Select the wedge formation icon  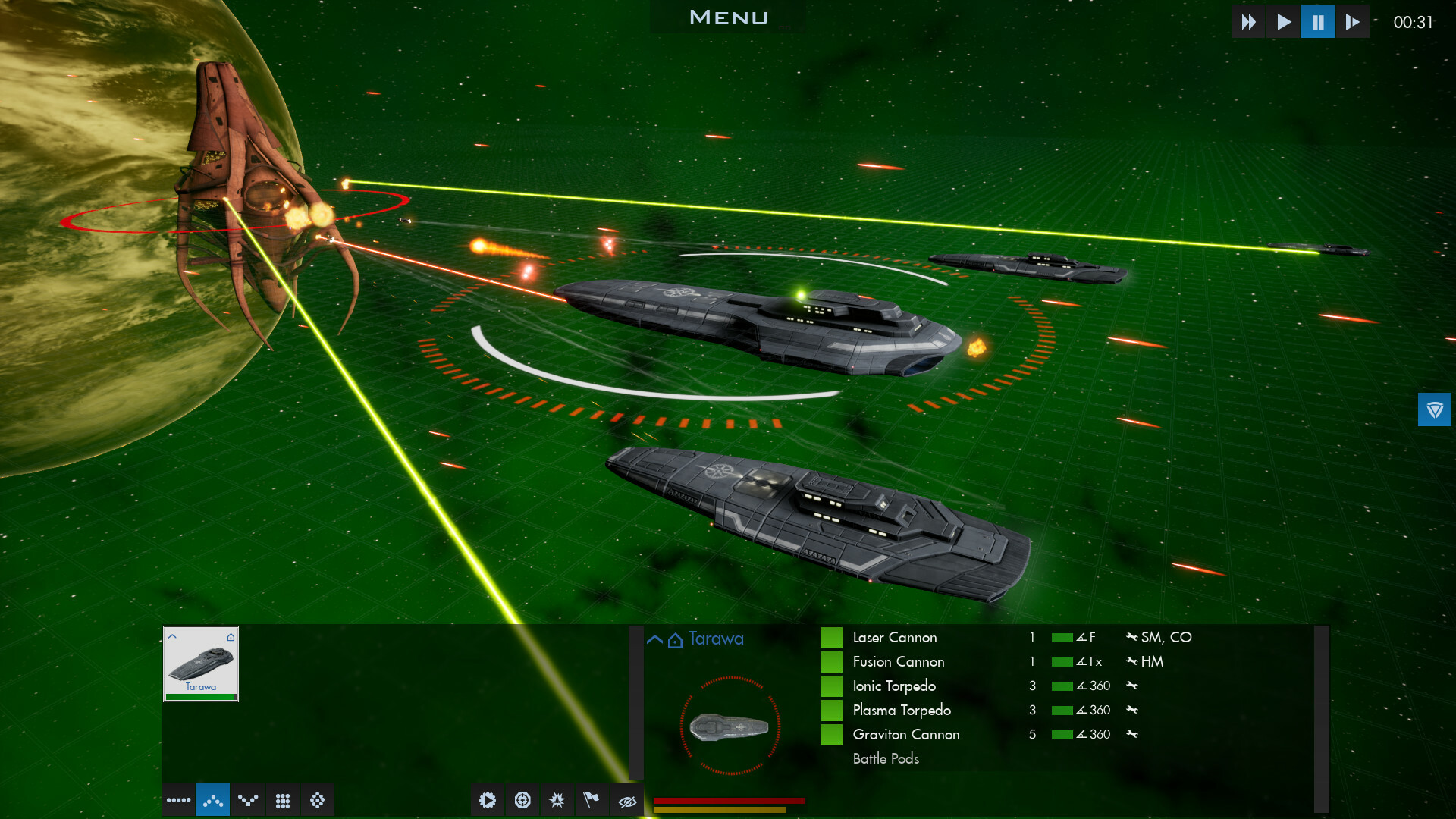pos(213,799)
